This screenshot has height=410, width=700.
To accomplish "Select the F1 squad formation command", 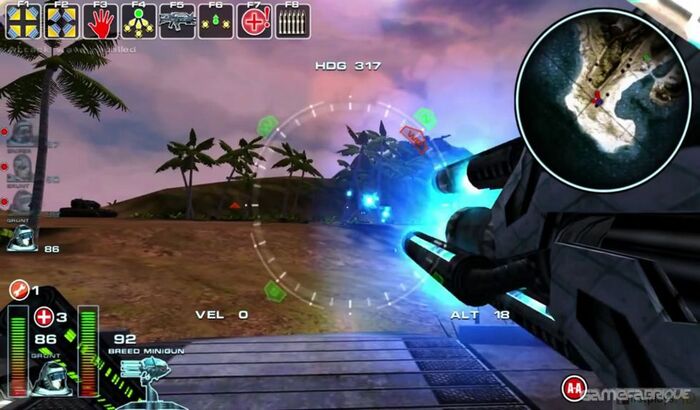I will [22, 21].
